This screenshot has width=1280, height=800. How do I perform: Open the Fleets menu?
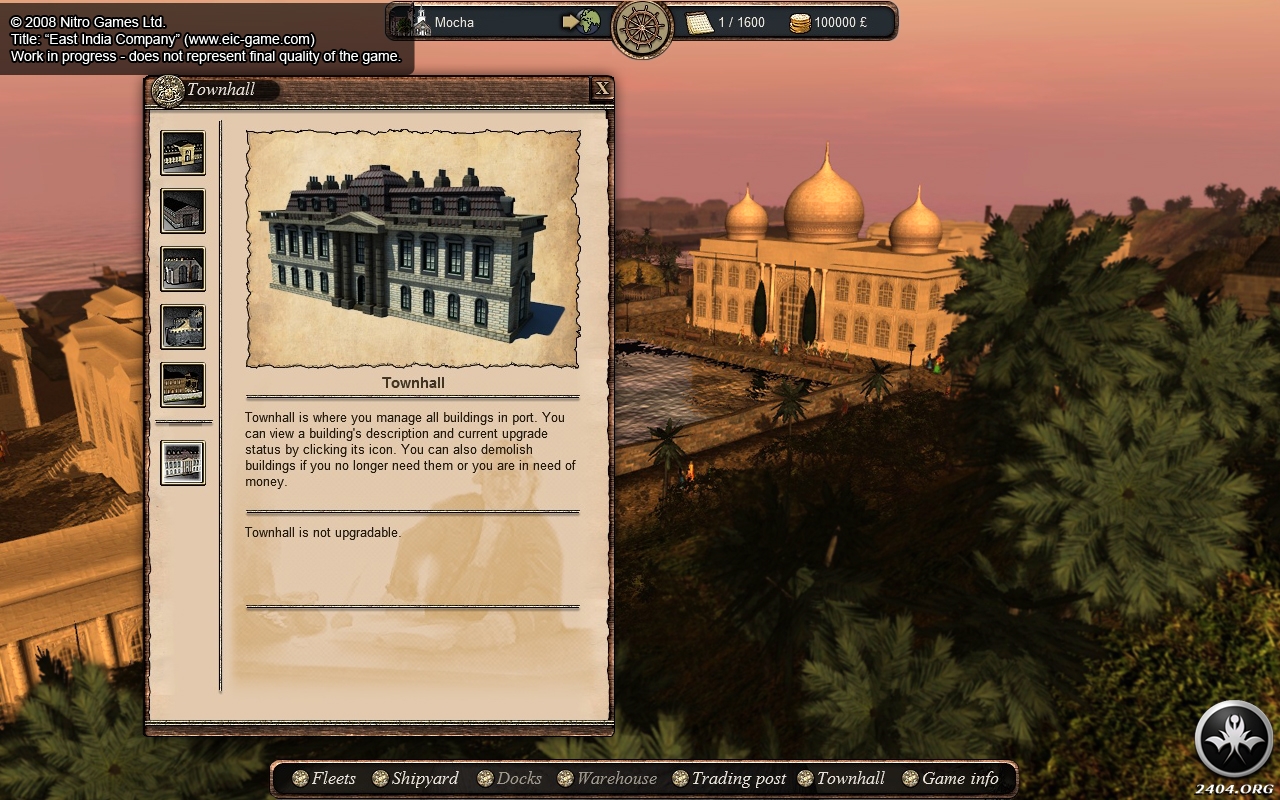point(324,778)
